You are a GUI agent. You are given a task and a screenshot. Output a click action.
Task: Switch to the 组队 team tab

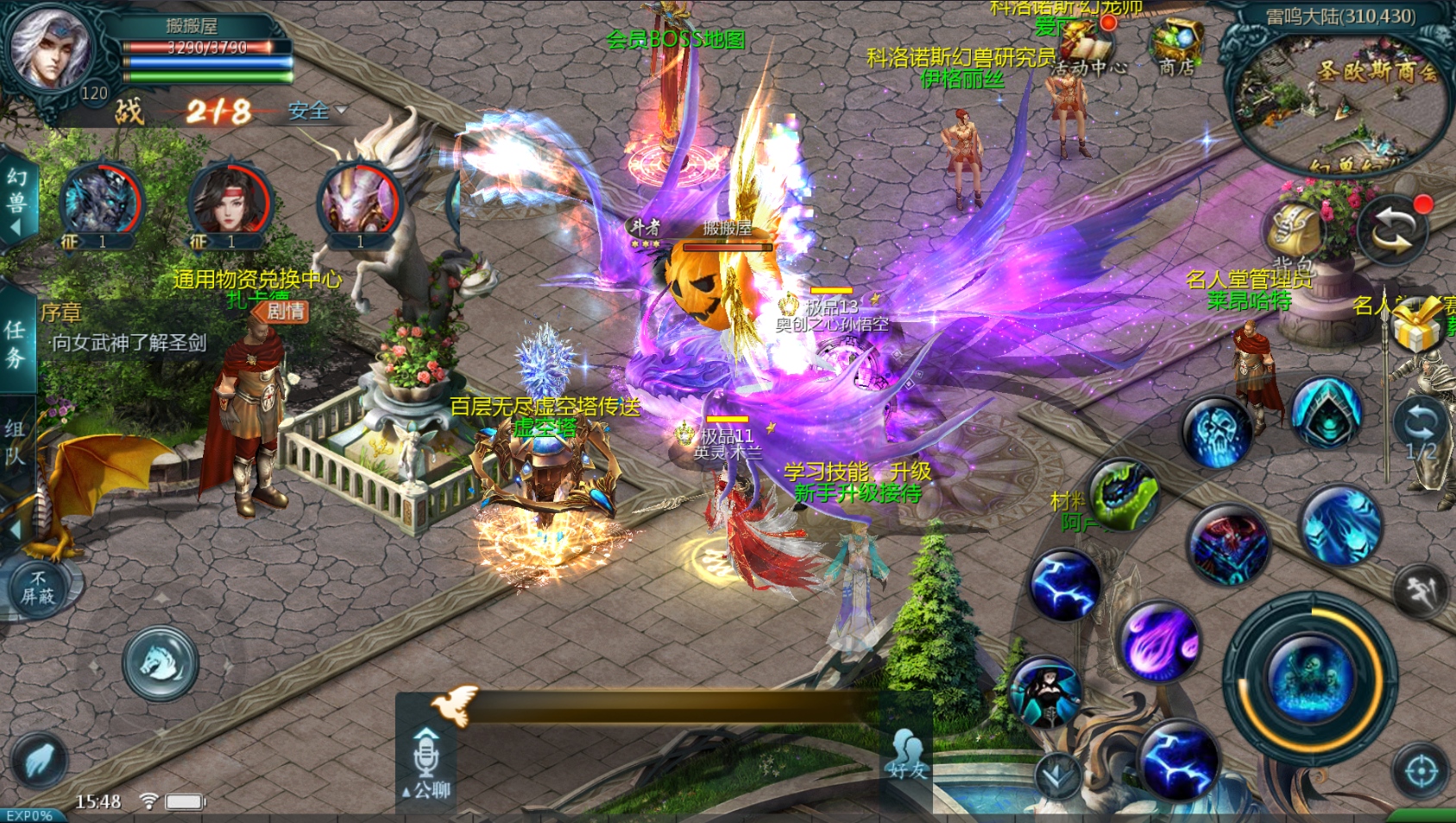pyautogui.click(x=16, y=441)
